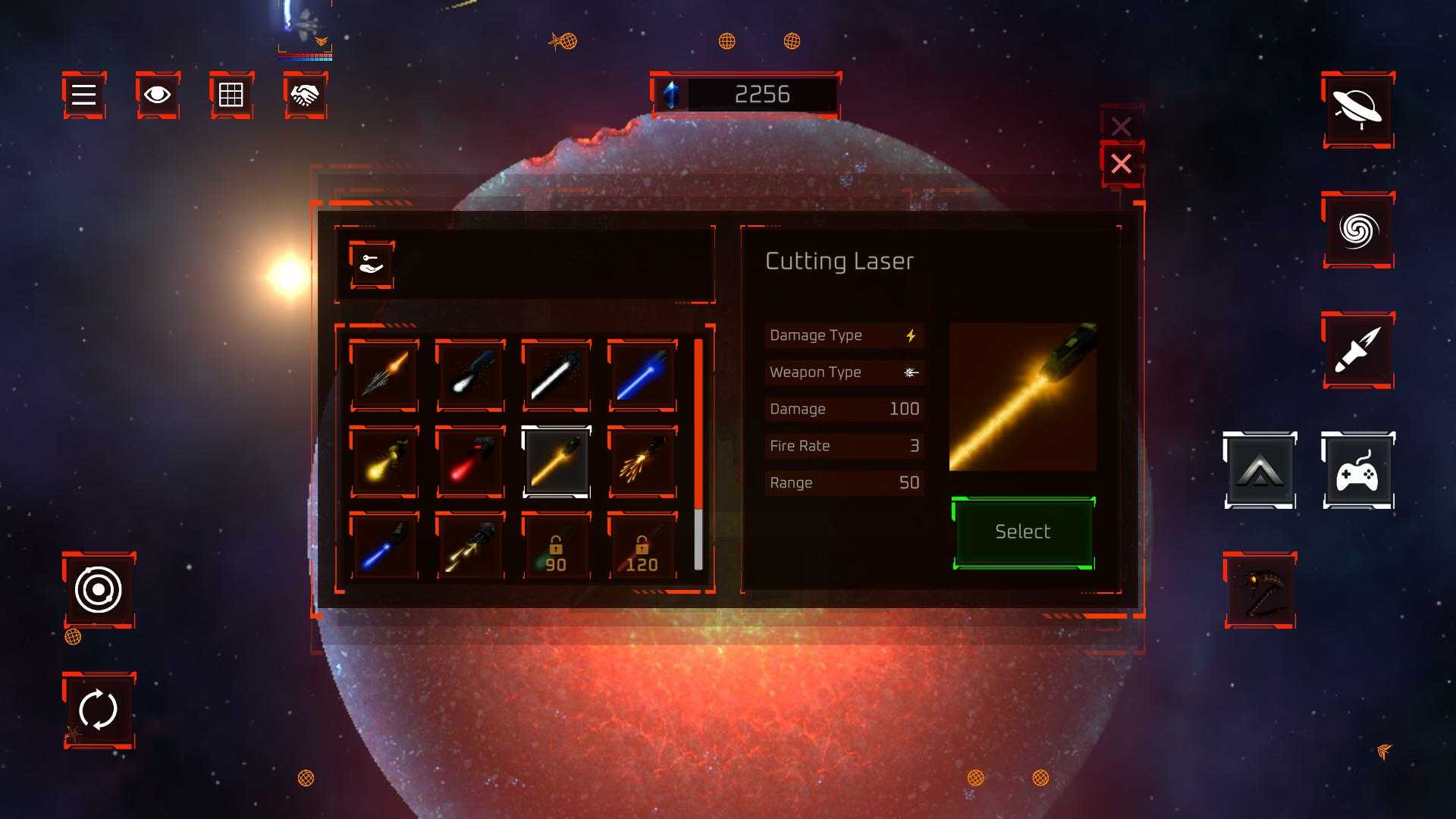
Task: Open the missile weapons button
Action: click(1357, 350)
